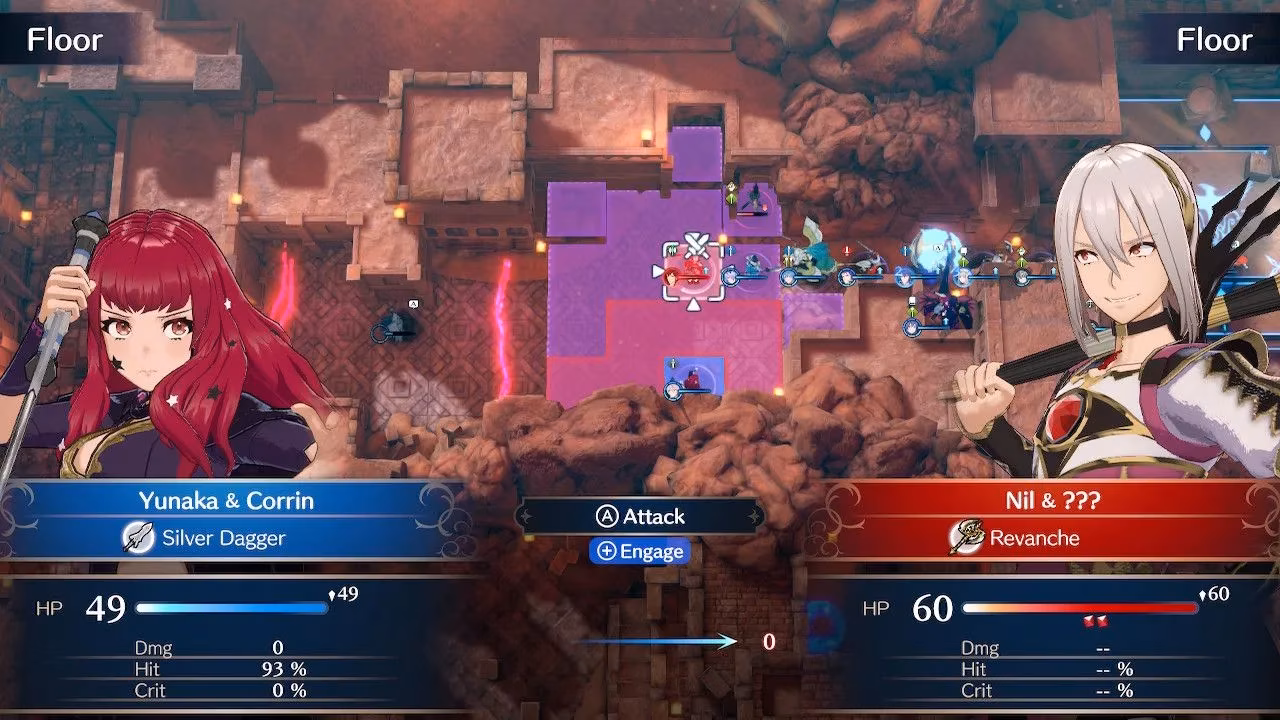Click the white triangle cursor below the targeted enemy
The width and height of the screenshot is (1280, 720).
(x=691, y=305)
